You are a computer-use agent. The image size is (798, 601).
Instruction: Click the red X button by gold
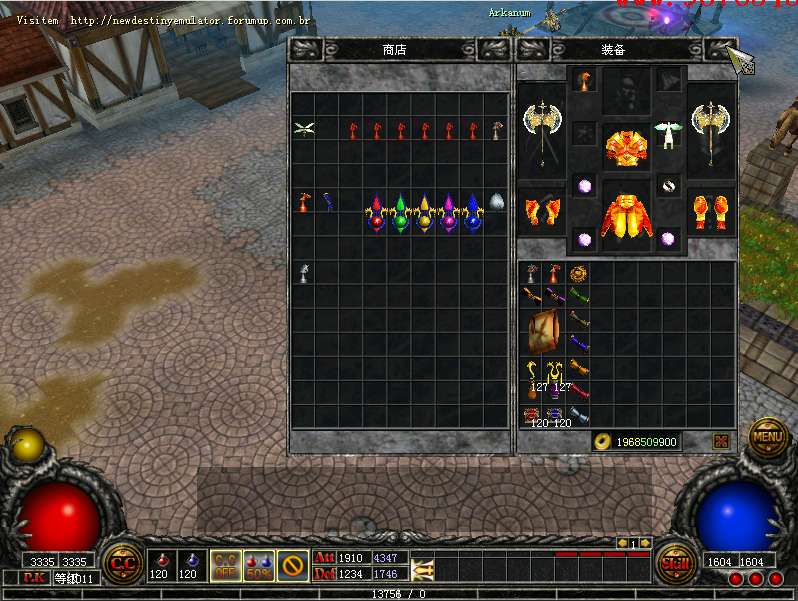coord(720,441)
